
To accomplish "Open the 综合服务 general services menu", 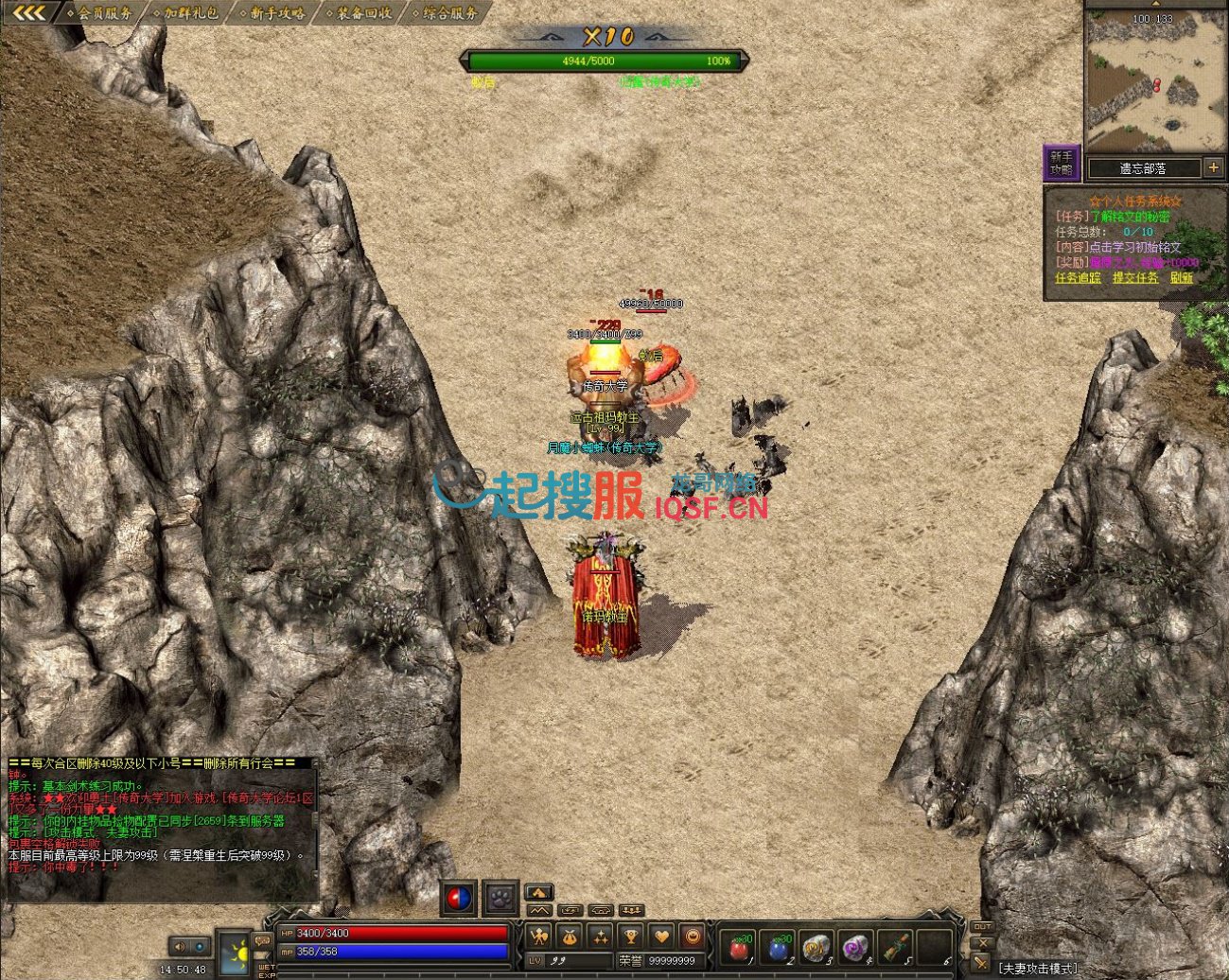I will (x=450, y=13).
